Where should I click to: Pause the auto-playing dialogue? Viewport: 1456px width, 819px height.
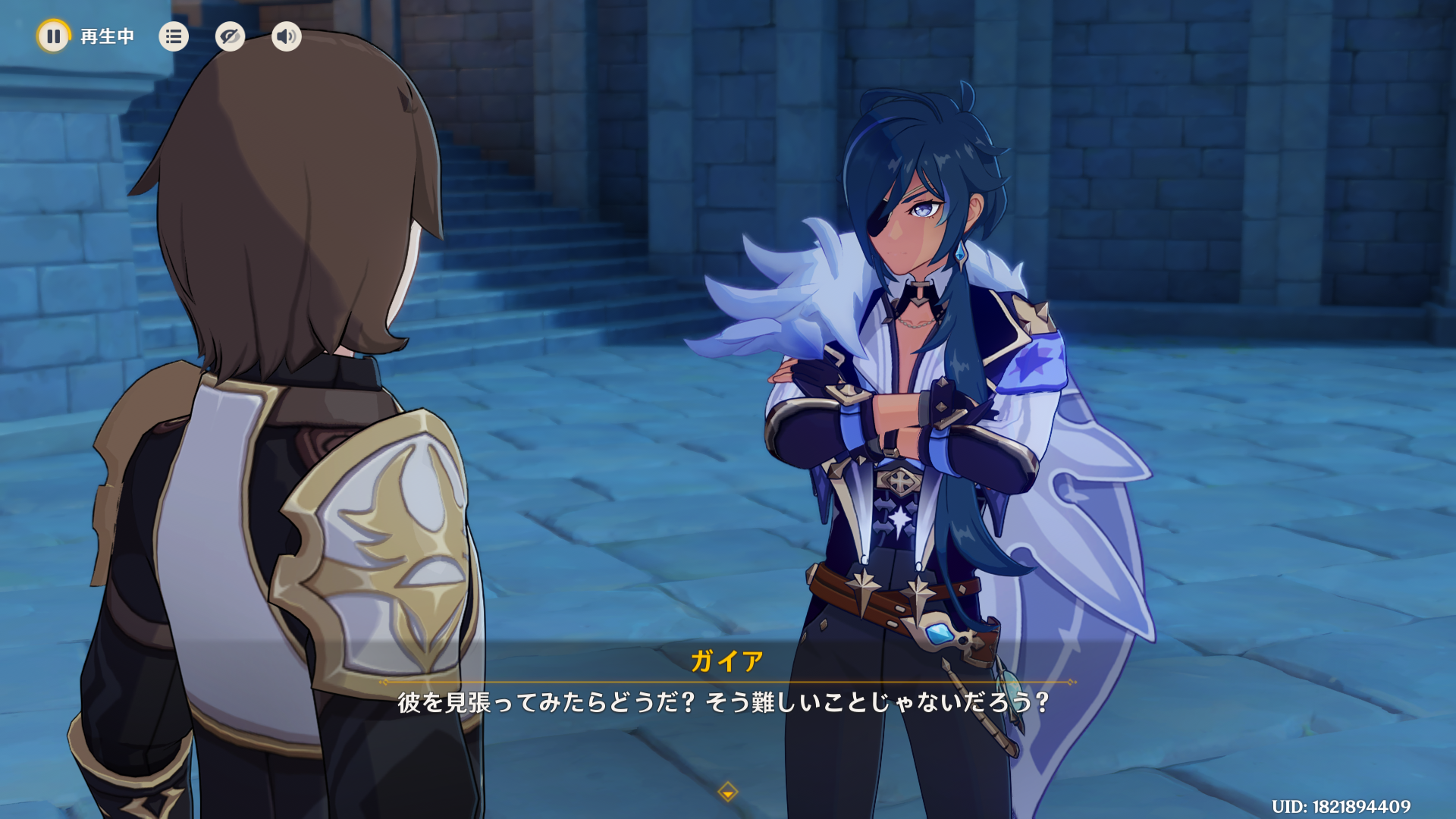click(x=53, y=36)
